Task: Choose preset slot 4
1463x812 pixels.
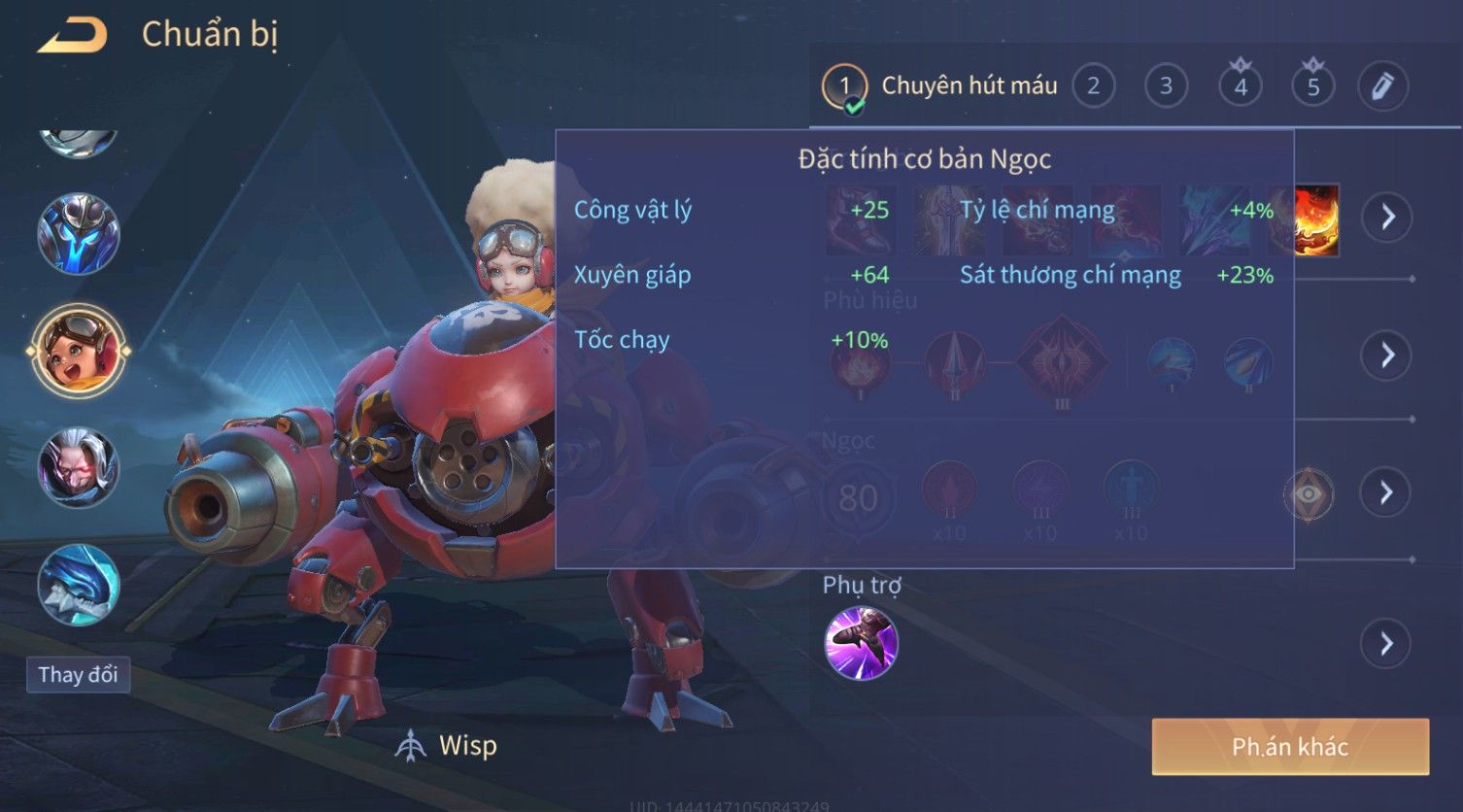Action: tap(1240, 86)
